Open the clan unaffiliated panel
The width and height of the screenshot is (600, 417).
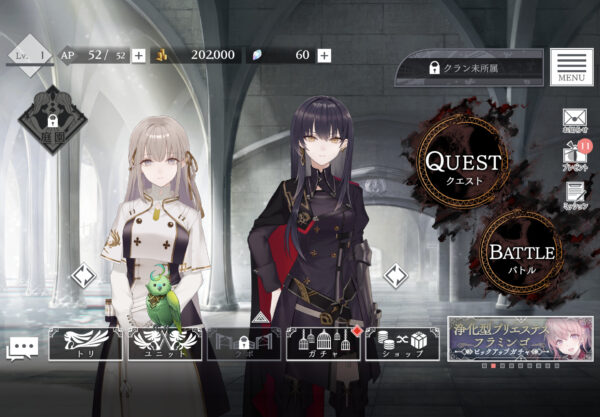pyautogui.click(x=469, y=68)
